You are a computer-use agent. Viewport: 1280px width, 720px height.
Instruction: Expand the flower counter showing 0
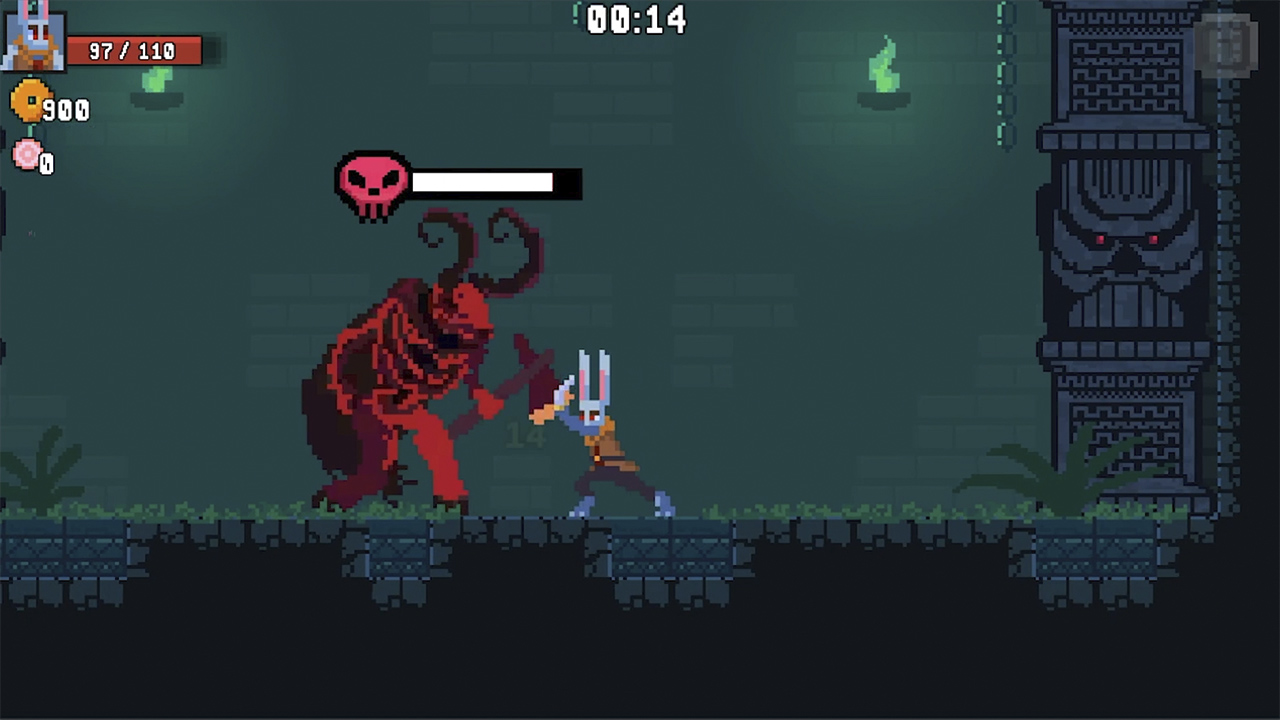[47, 164]
